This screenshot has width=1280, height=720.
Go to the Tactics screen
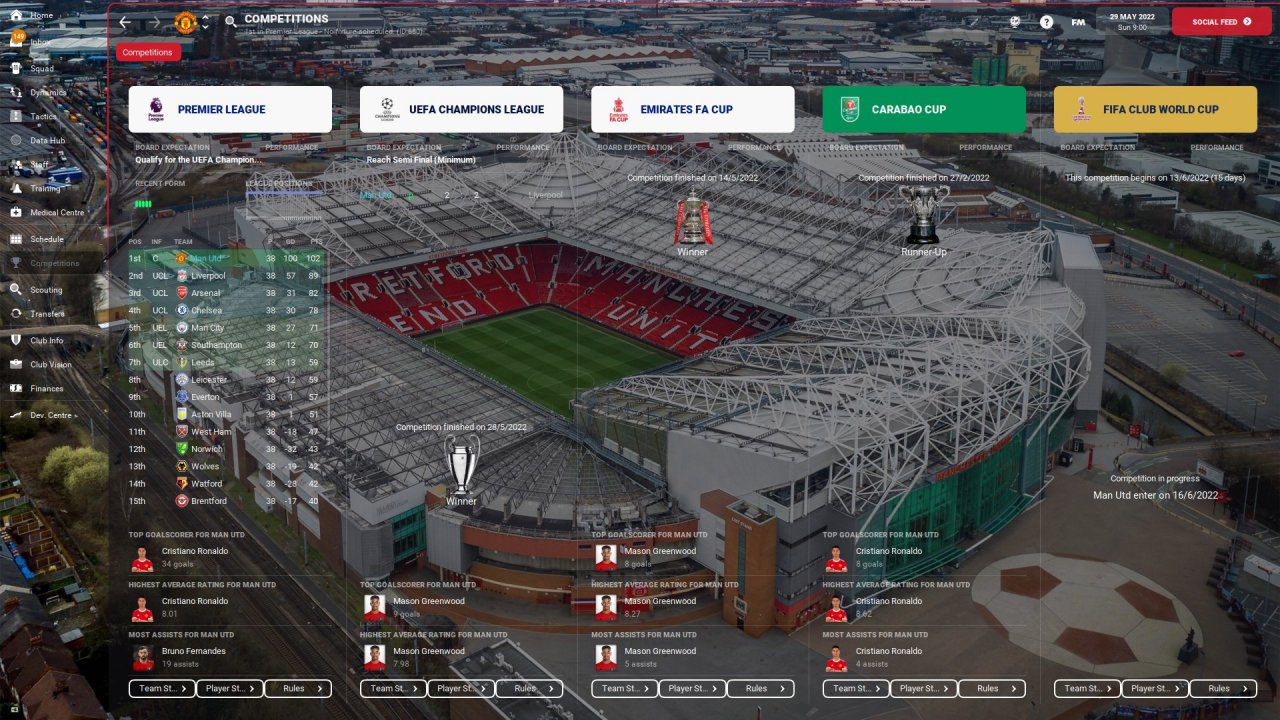43,116
